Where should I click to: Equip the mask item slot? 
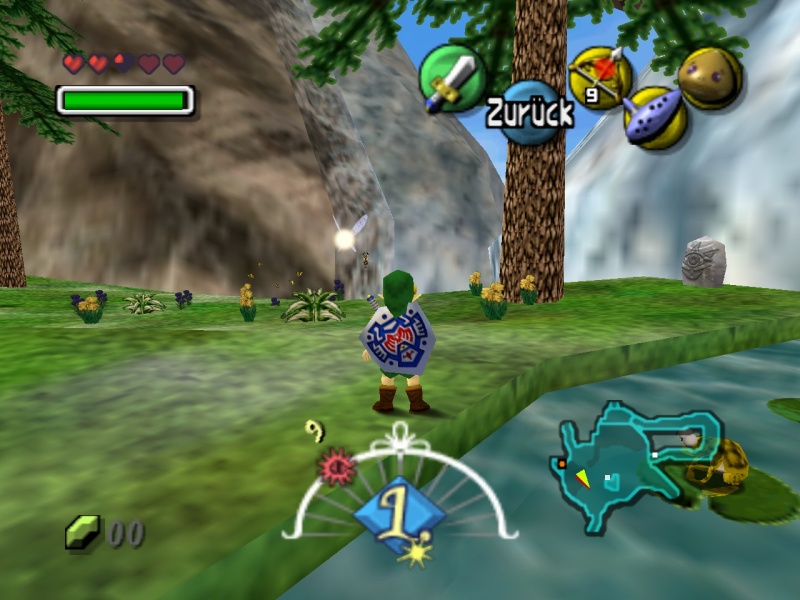(x=710, y=77)
